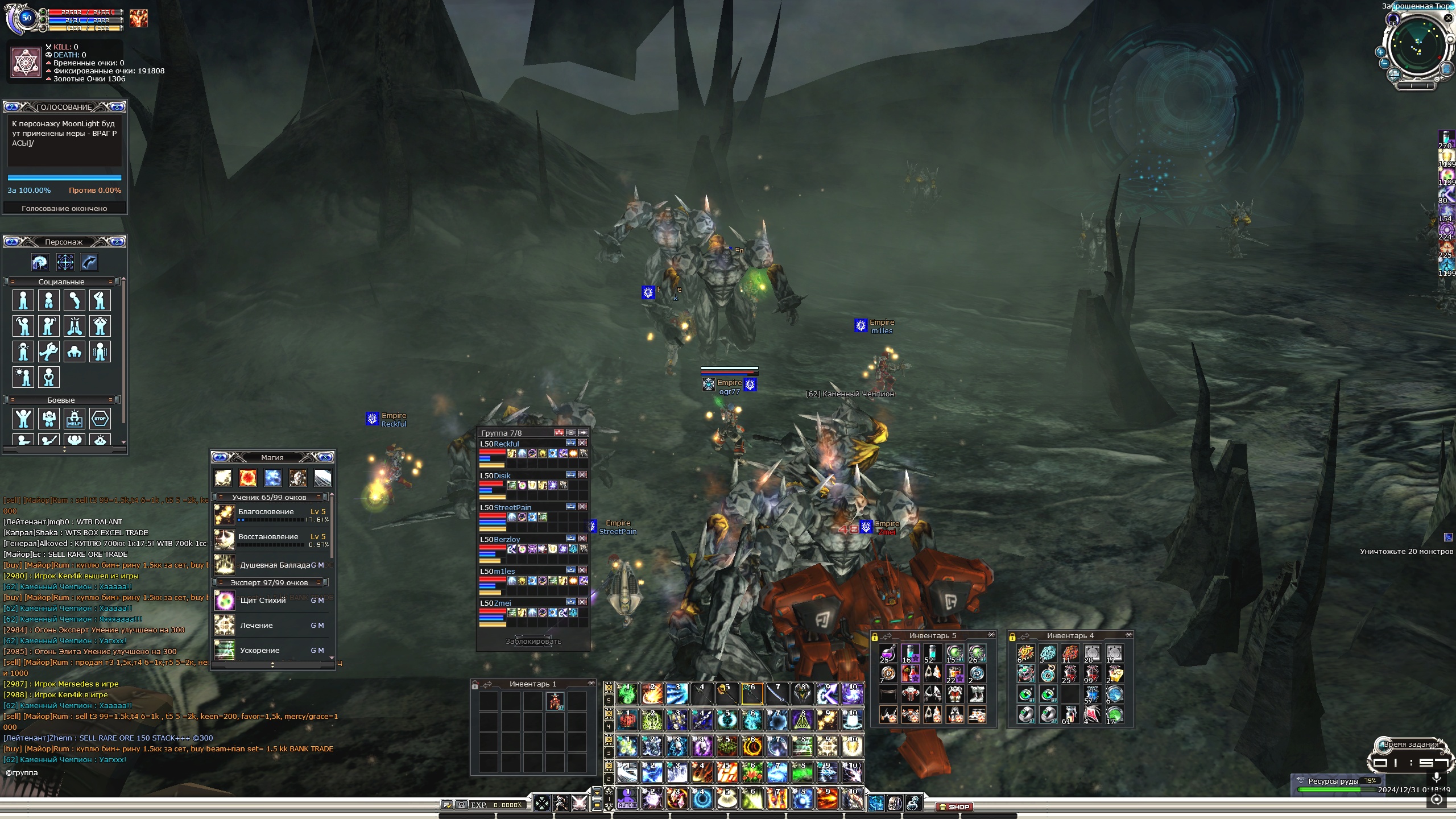This screenshot has height=819, width=1456.
Task: Activate the AUTO hotbar slot
Action: pos(627,799)
